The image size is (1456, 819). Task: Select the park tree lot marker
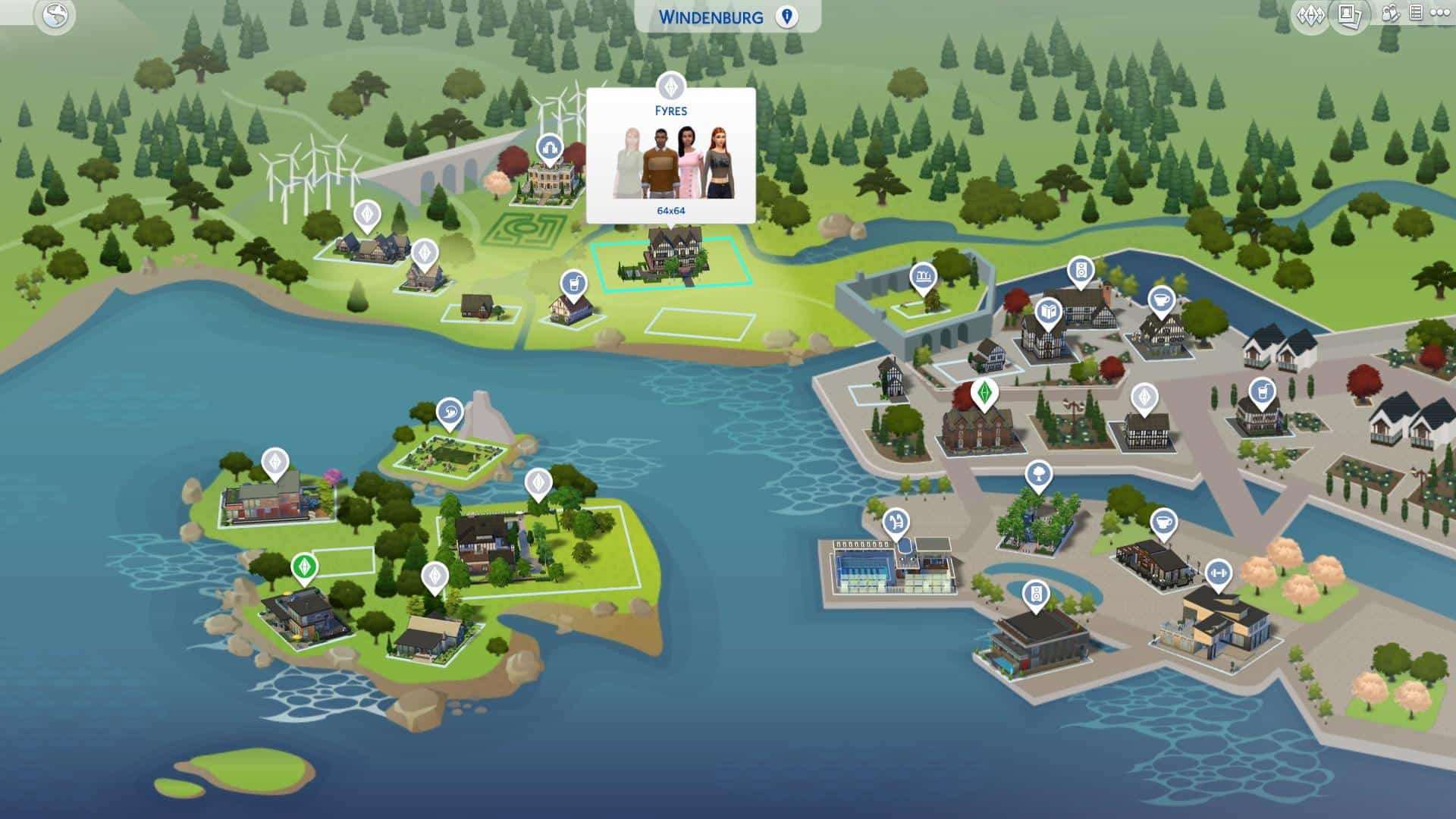(1037, 475)
